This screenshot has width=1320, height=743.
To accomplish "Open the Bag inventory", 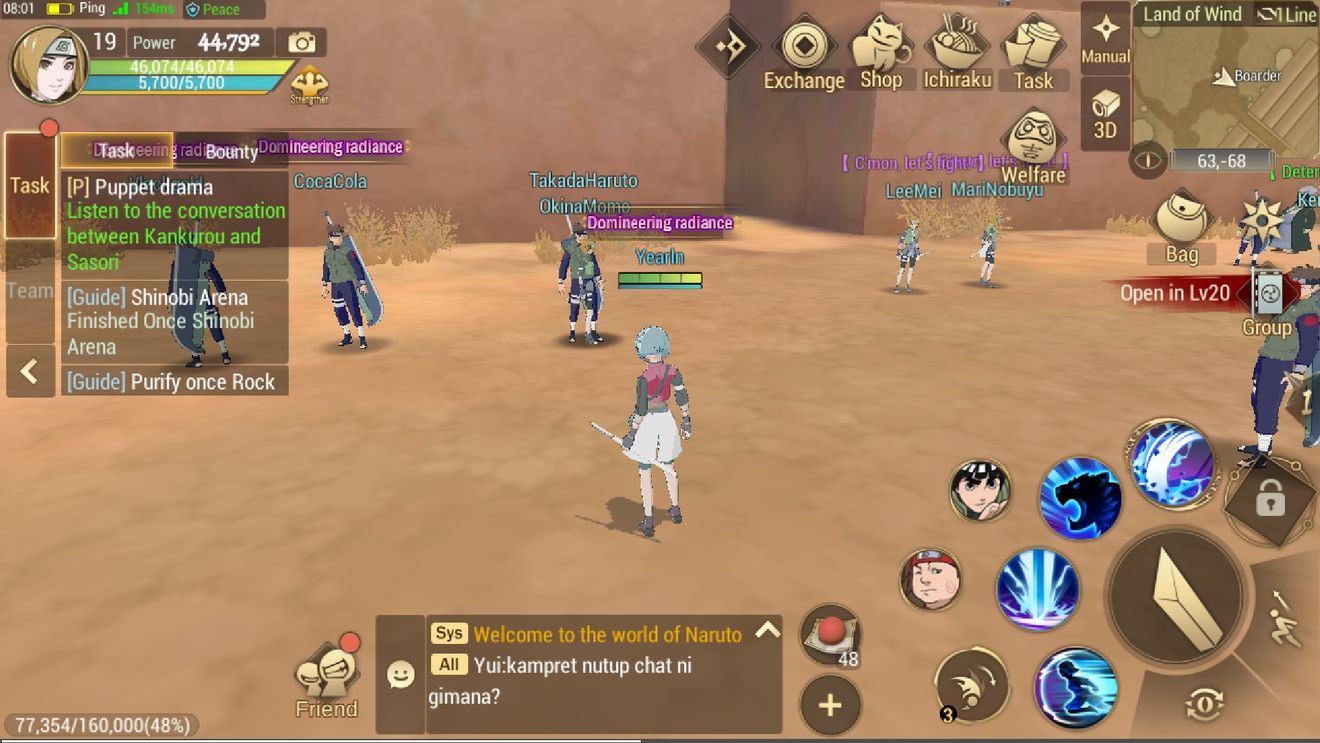I will click(1181, 226).
